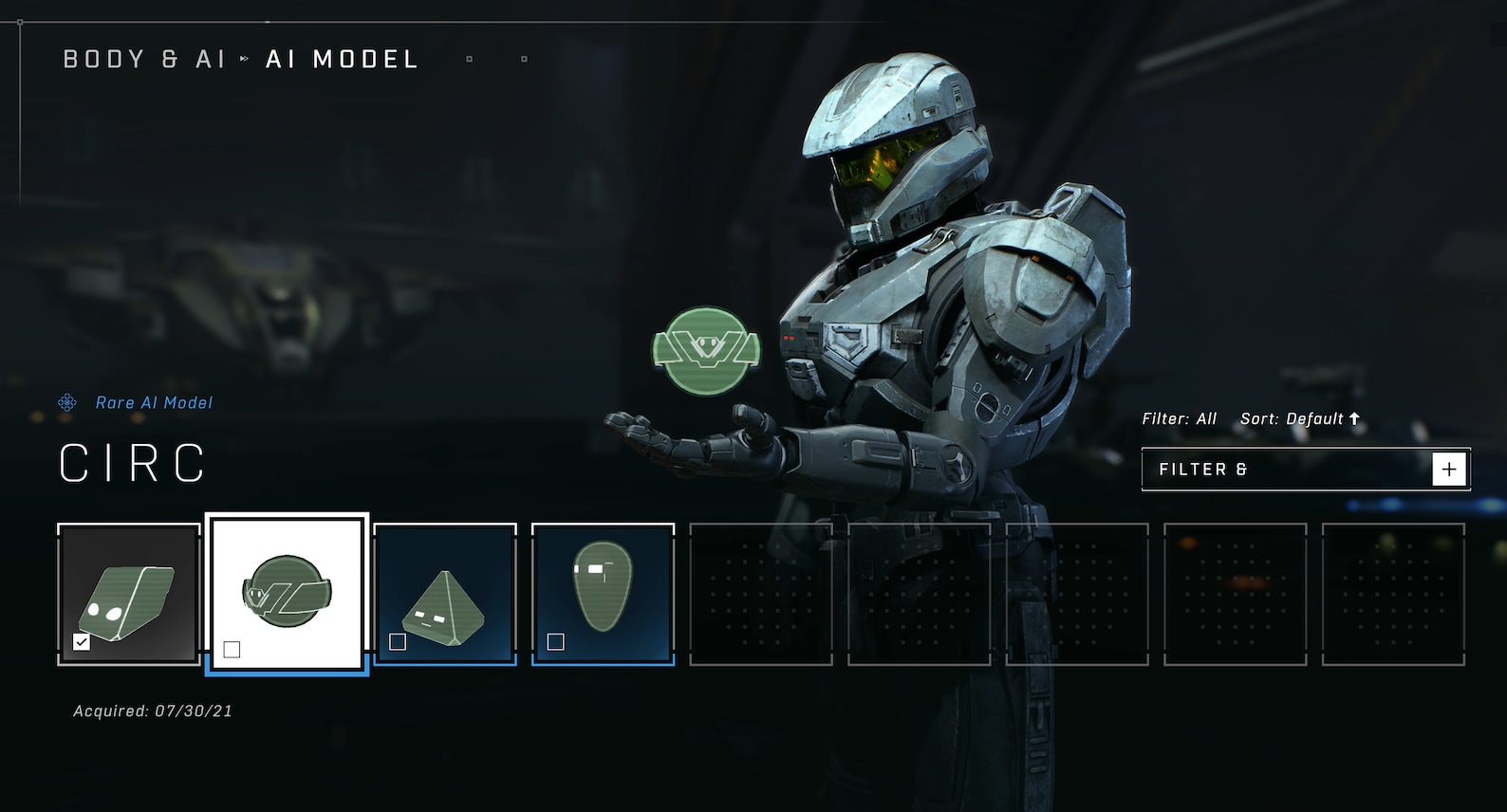Navigate back via BODY & AI breadcrumb

pyautogui.click(x=144, y=59)
